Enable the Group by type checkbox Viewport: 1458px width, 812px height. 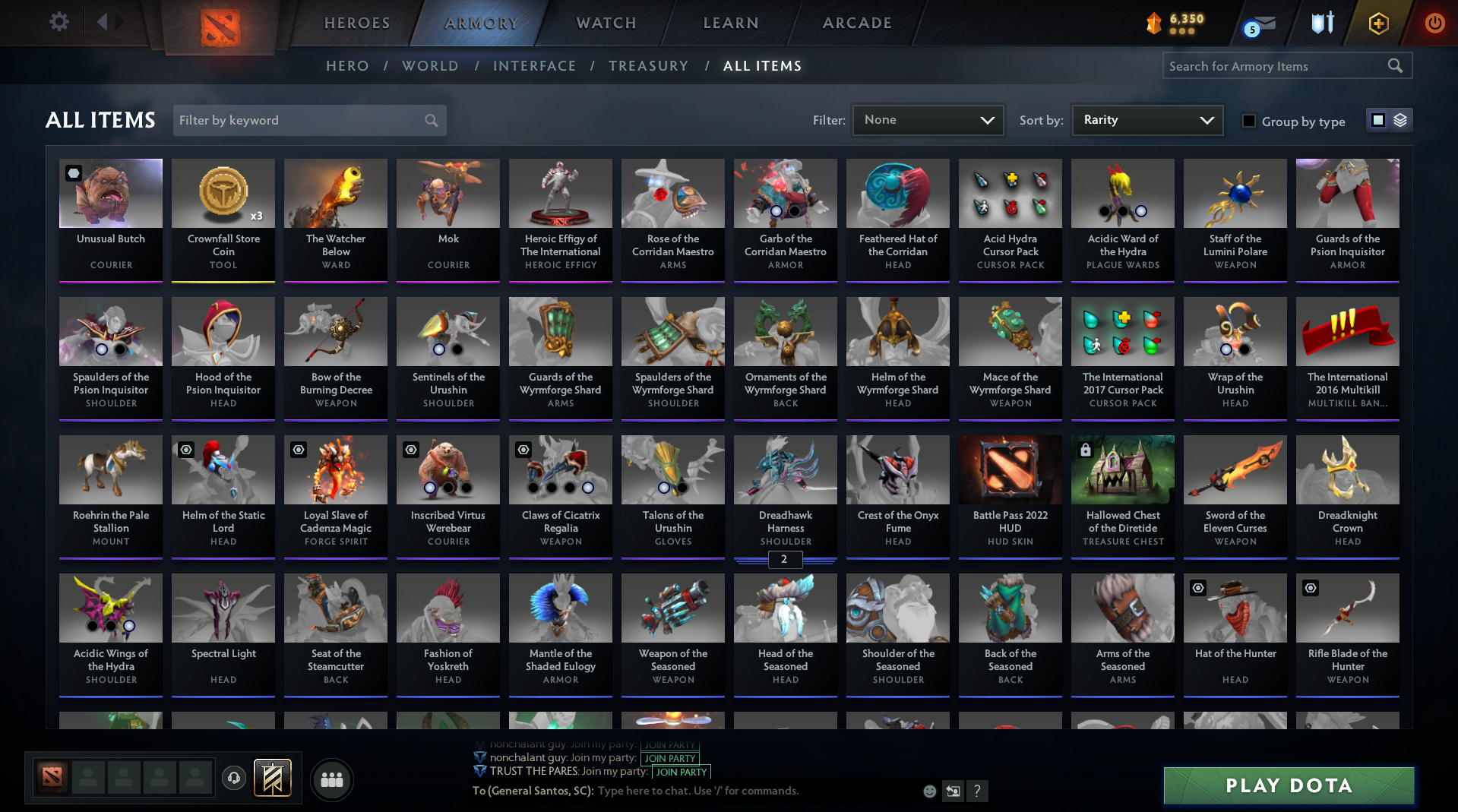pos(1248,121)
